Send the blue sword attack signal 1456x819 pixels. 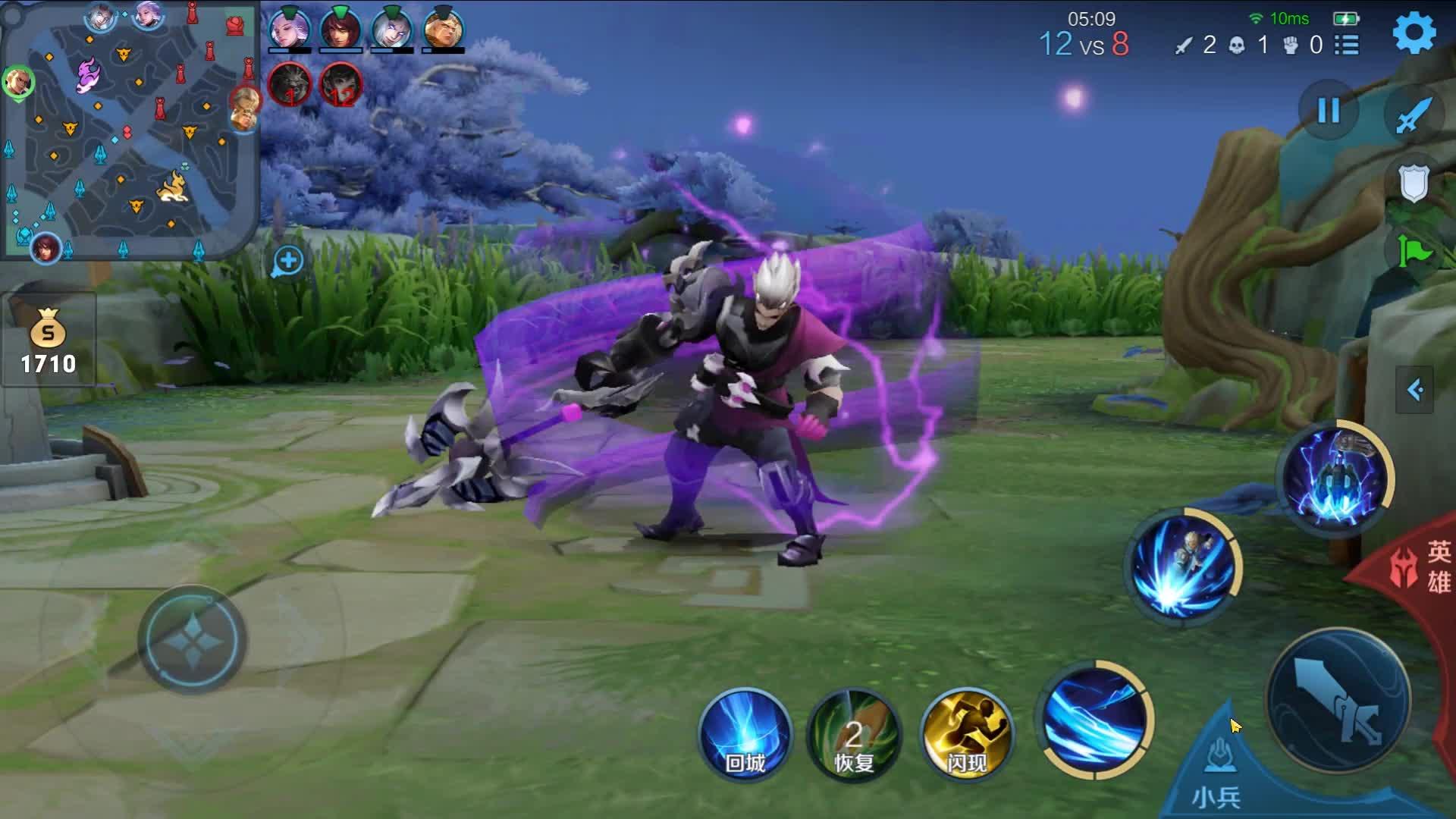click(1414, 115)
